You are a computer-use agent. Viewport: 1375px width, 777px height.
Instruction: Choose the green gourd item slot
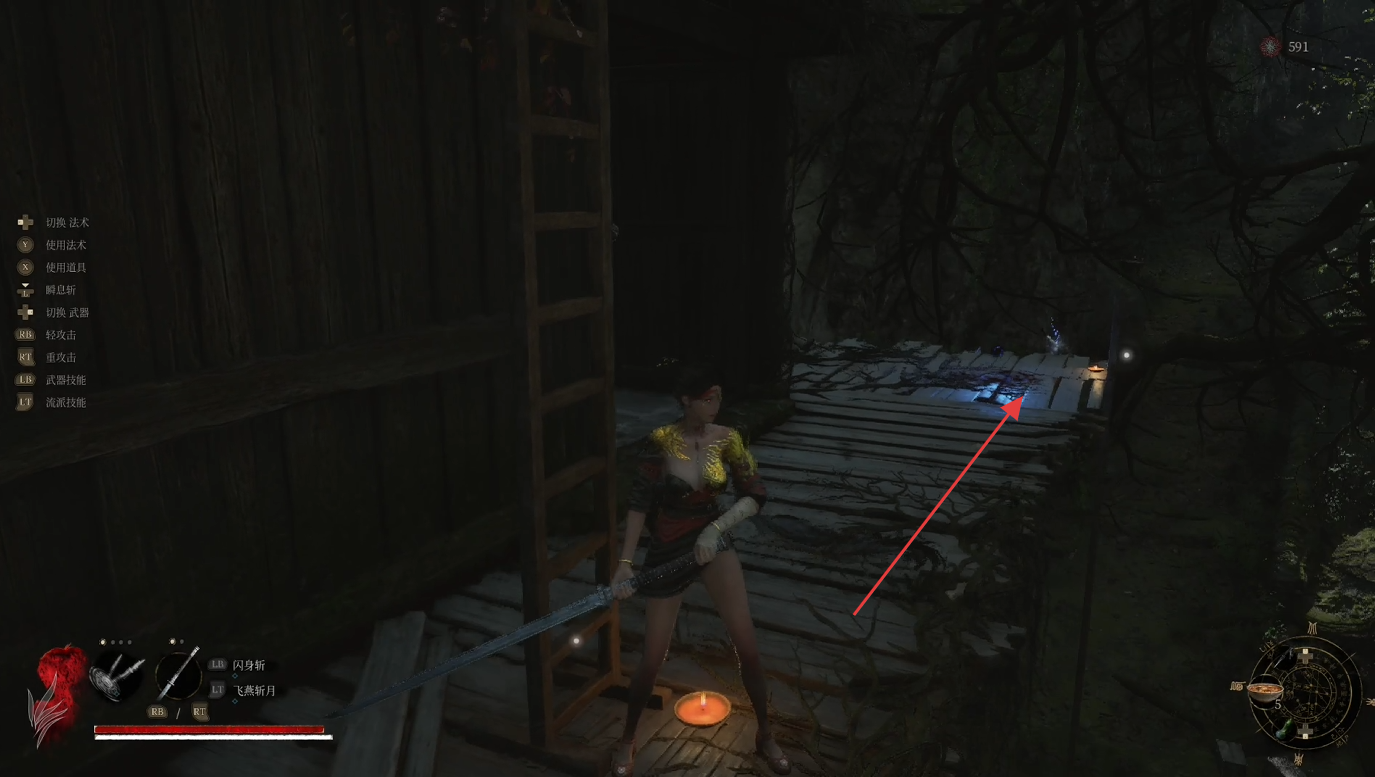pyautogui.click(x=1282, y=730)
